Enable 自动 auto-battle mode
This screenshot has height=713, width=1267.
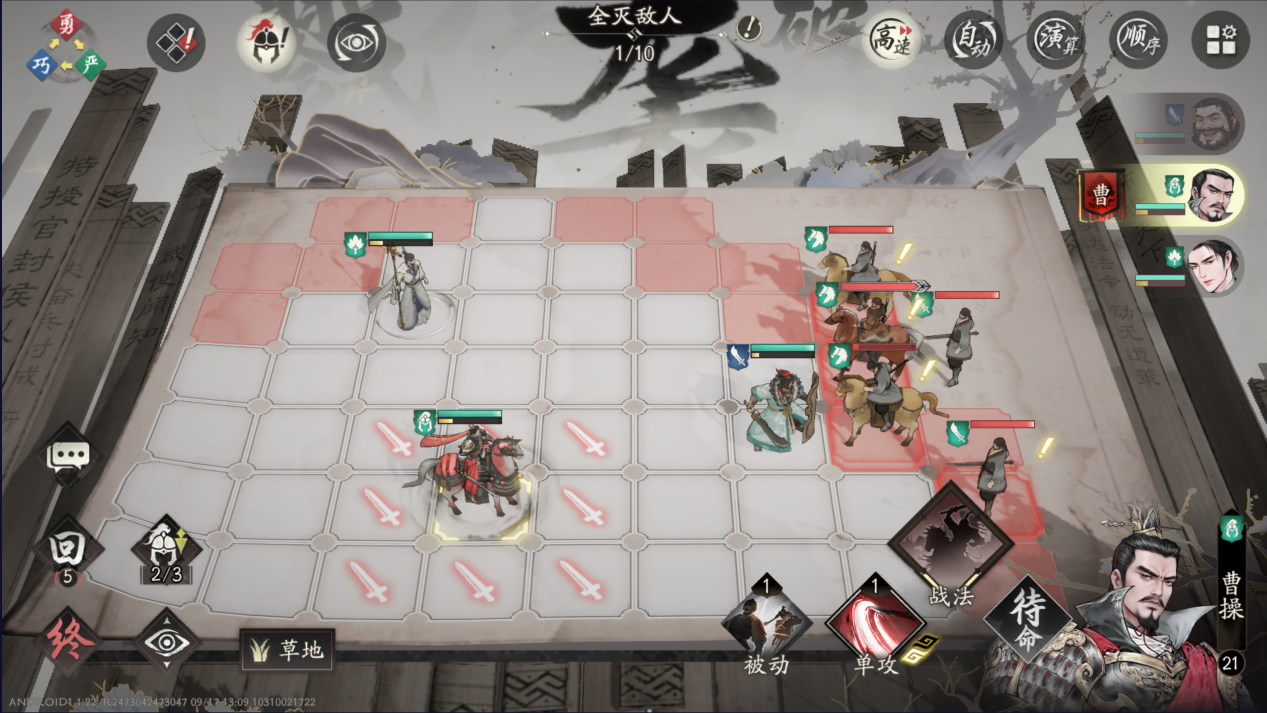(973, 42)
